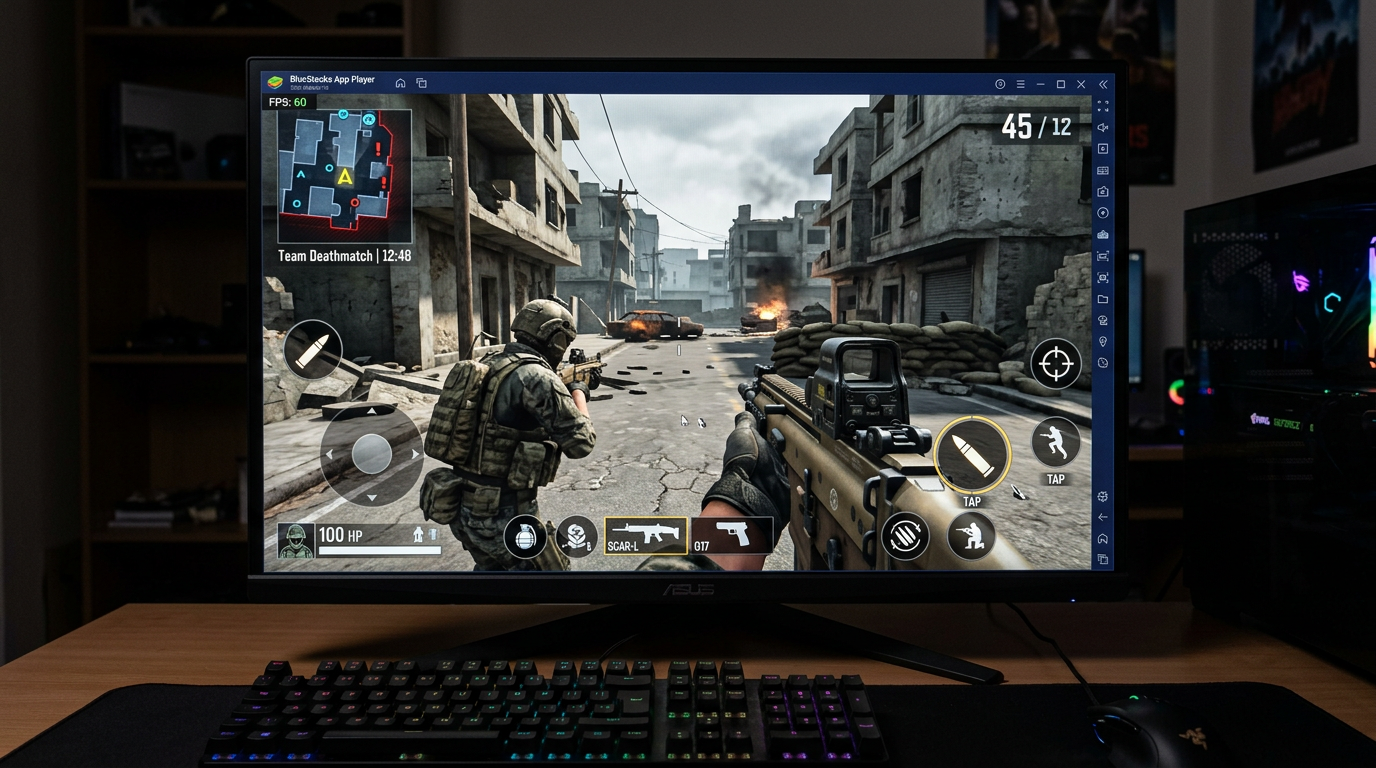Take a screenshot with the sidebar camera icon
Screen dimensions: 1376x768
pos(1101,189)
